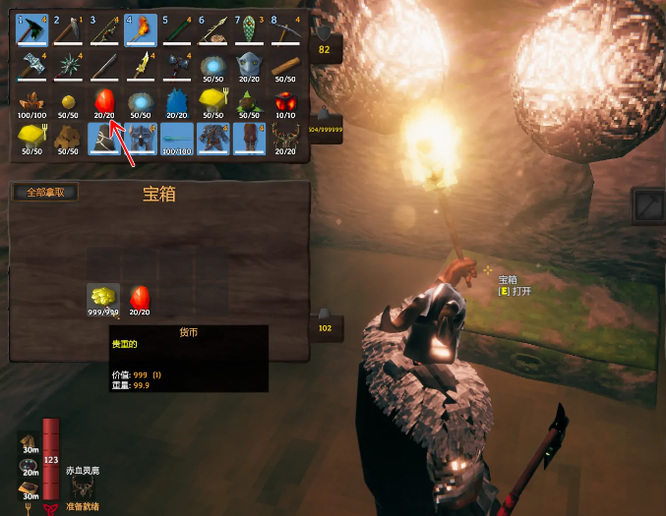666x516 pixels.
Task: Choose the antler trophy stack of 20
Action: [286, 139]
